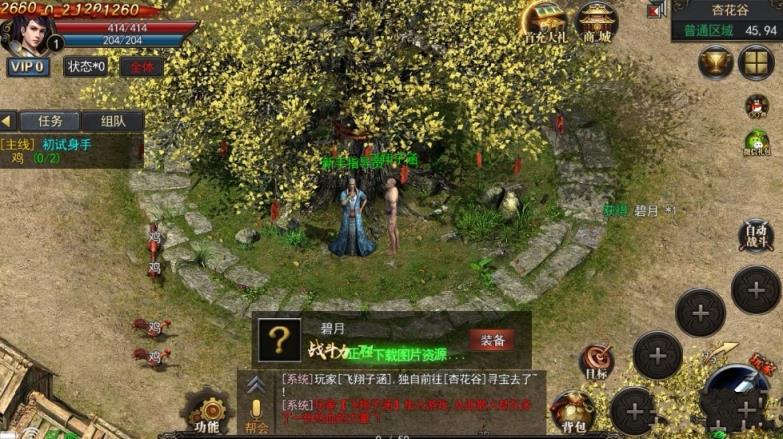Open the 商城 shop
The image size is (783, 439).
point(597,22)
